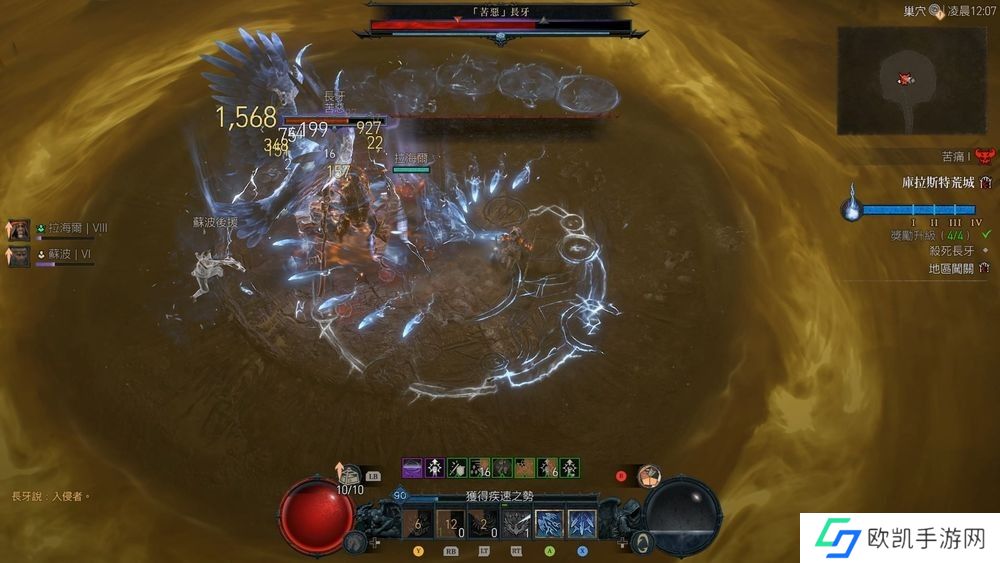Use the skill slot showing number 2
Viewport: 1000px width, 563px height.
[x=483, y=524]
